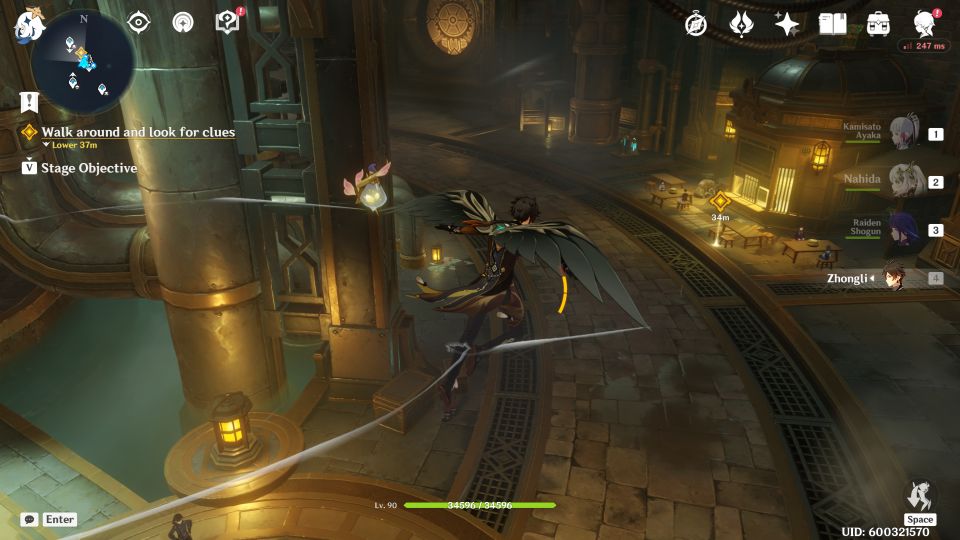Open the tutorial book with question mark

click(228, 22)
